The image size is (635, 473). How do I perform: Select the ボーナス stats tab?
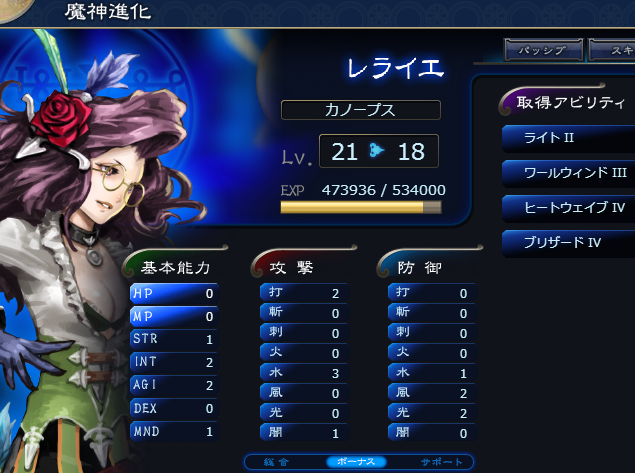pos(355,461)
